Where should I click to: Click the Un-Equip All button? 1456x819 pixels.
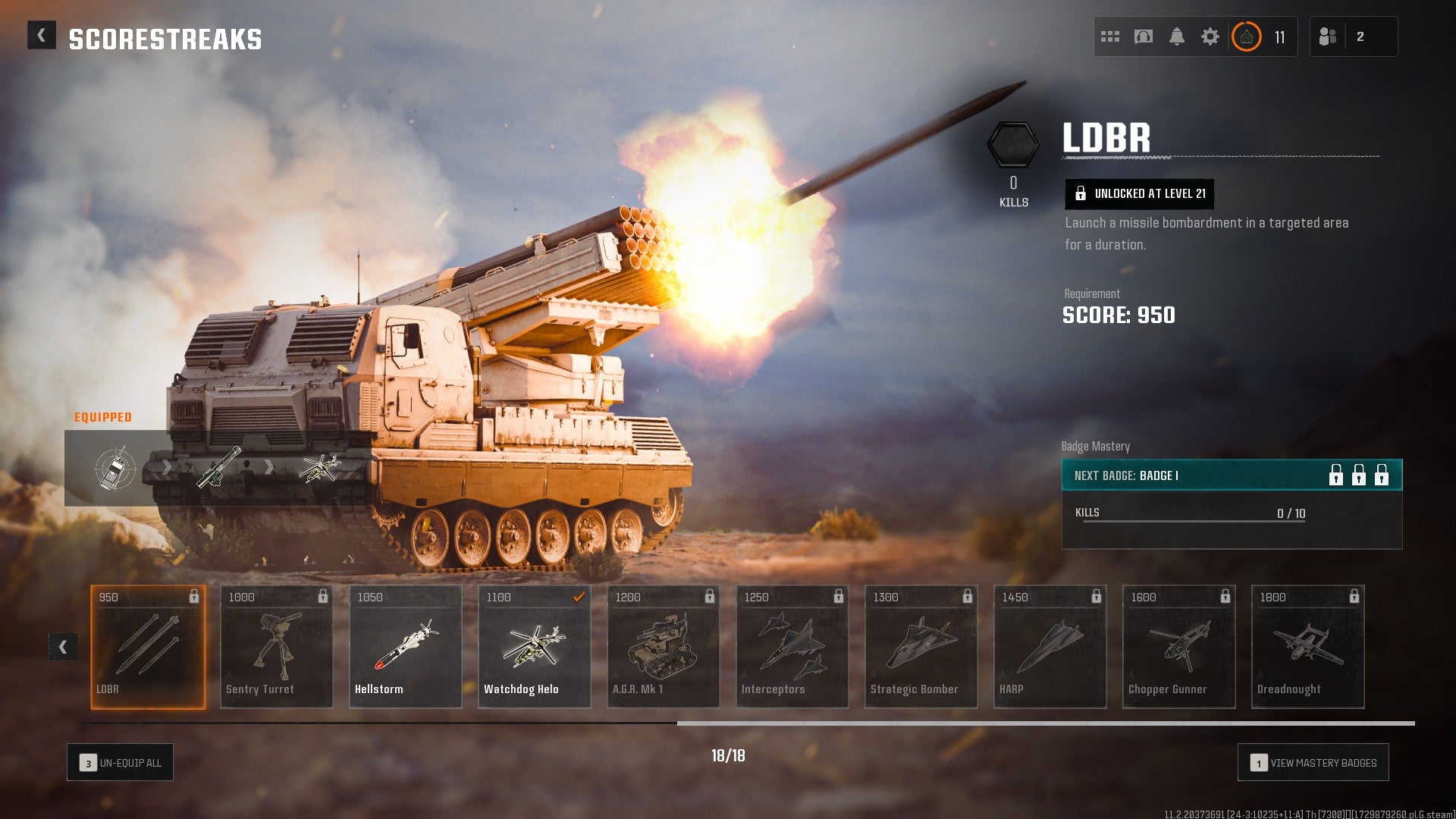(x=121, y=763)
